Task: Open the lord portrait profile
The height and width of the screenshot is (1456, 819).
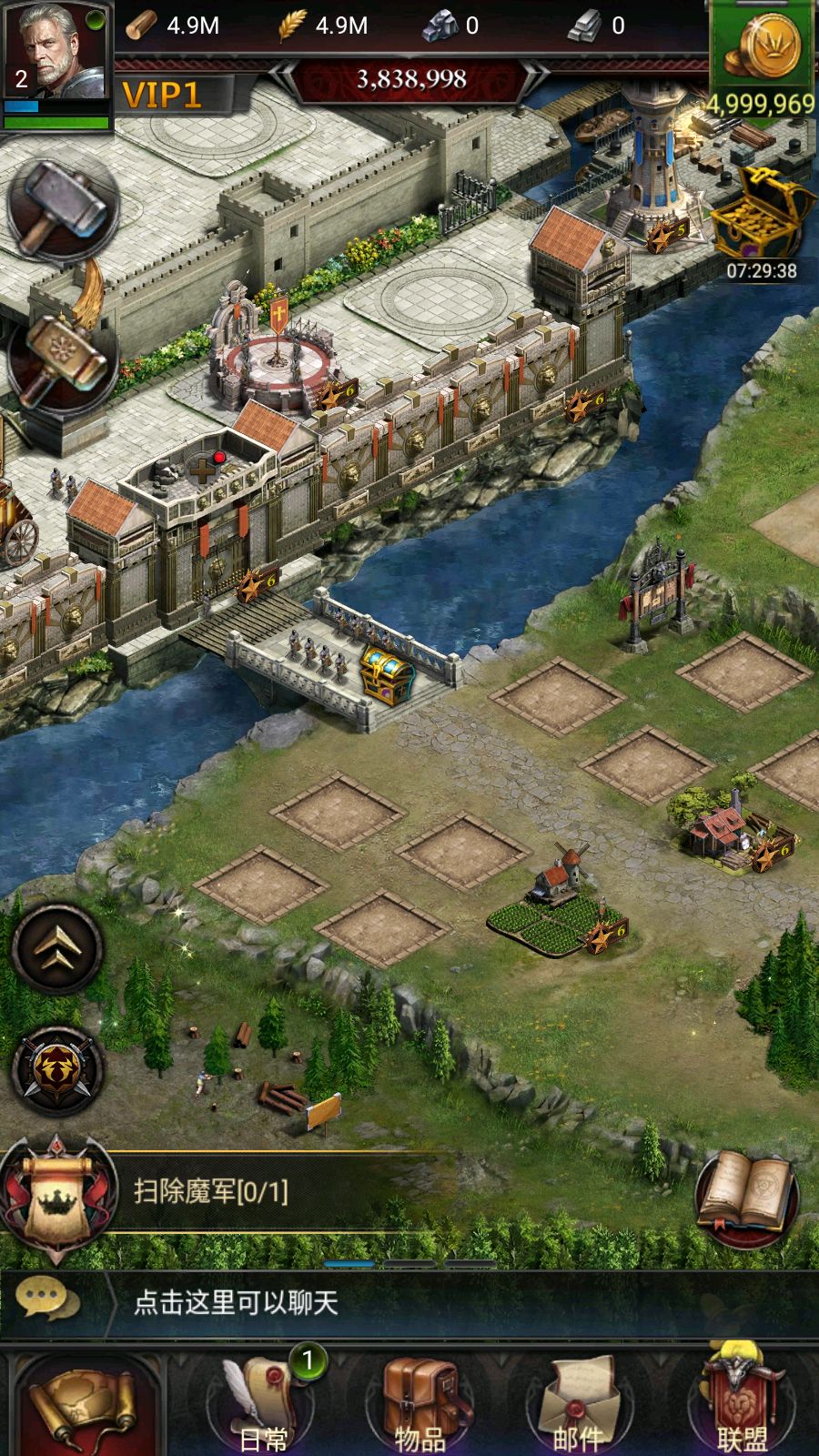Action: [x=56, y=55]
